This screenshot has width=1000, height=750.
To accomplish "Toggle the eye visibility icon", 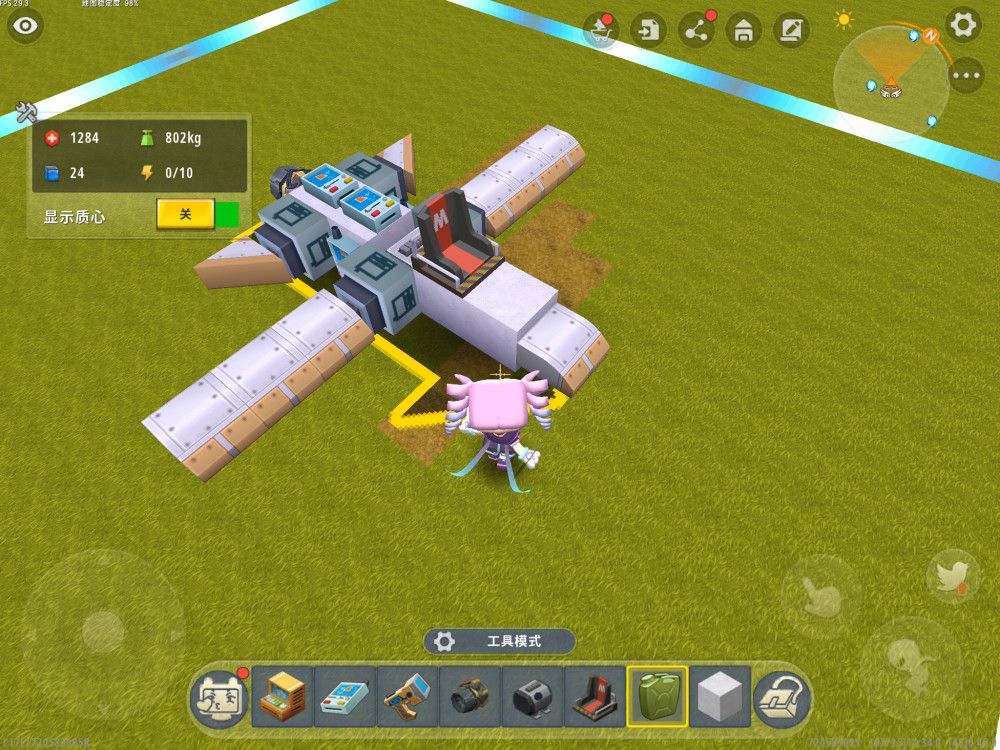I will click(26, 26).
